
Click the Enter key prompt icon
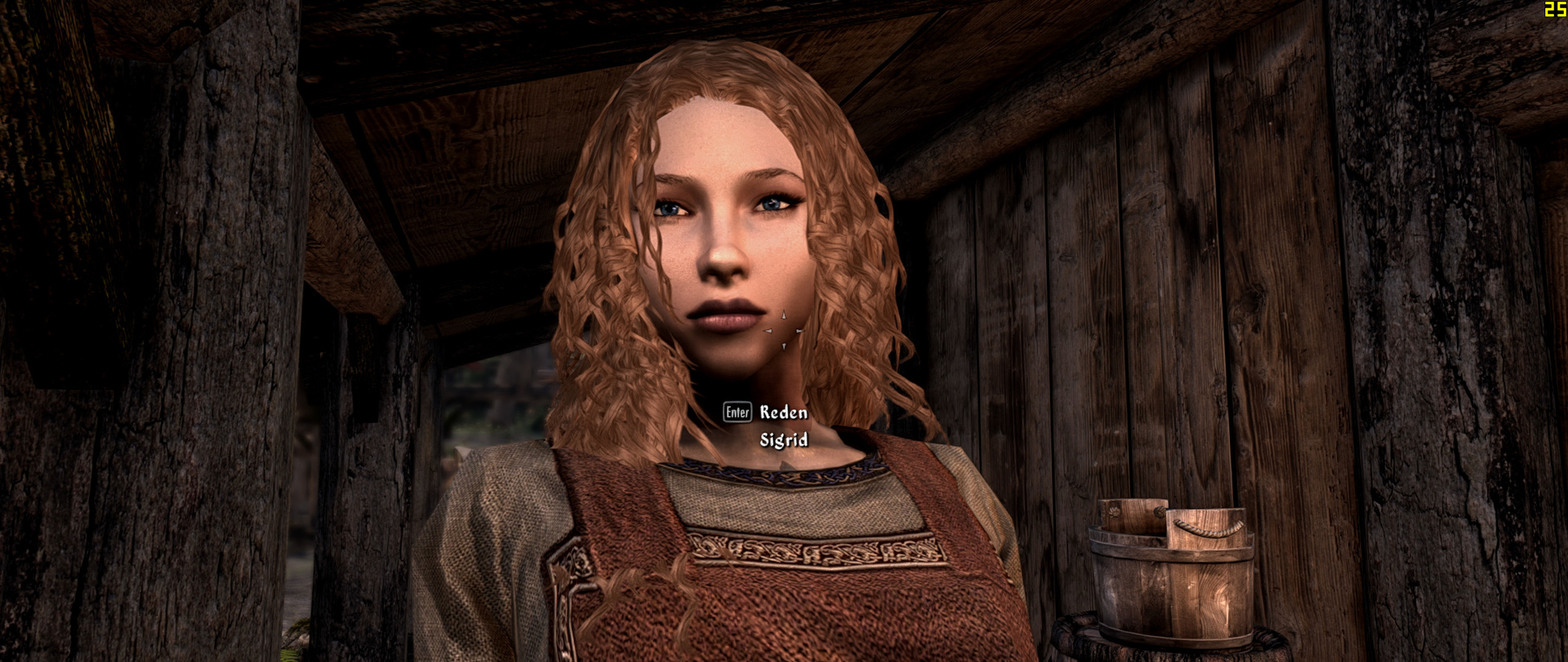[x=739, y=411]
